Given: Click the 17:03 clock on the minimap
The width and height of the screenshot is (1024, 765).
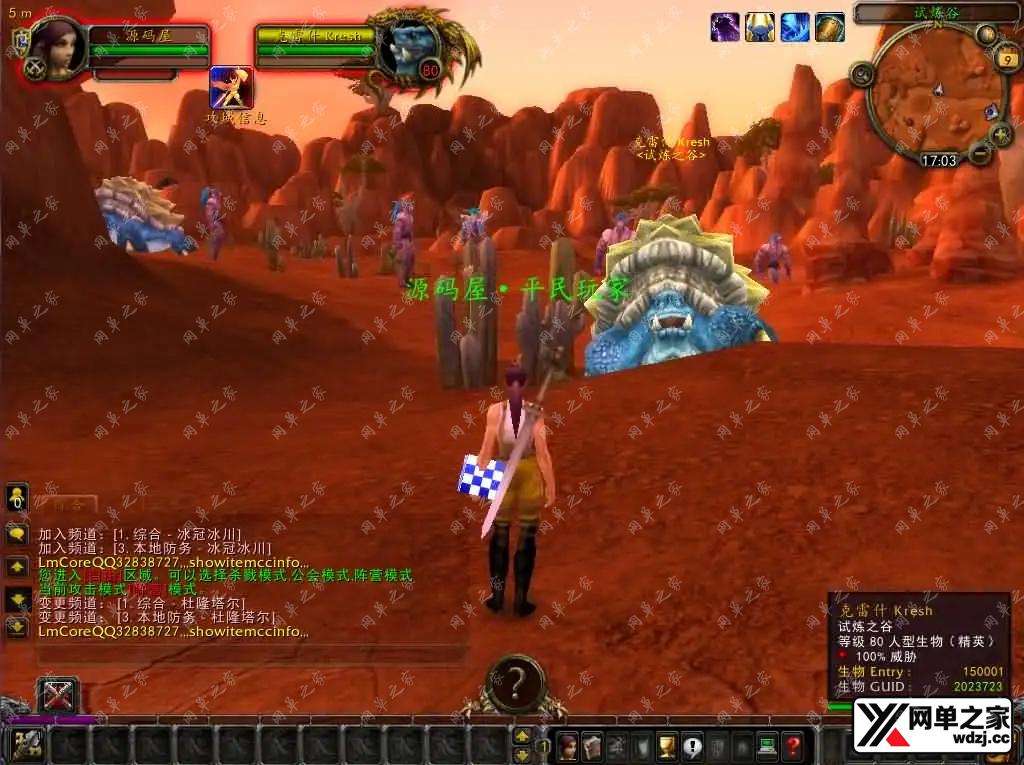Looking at the screenshot, I should [x=939, y=160].
